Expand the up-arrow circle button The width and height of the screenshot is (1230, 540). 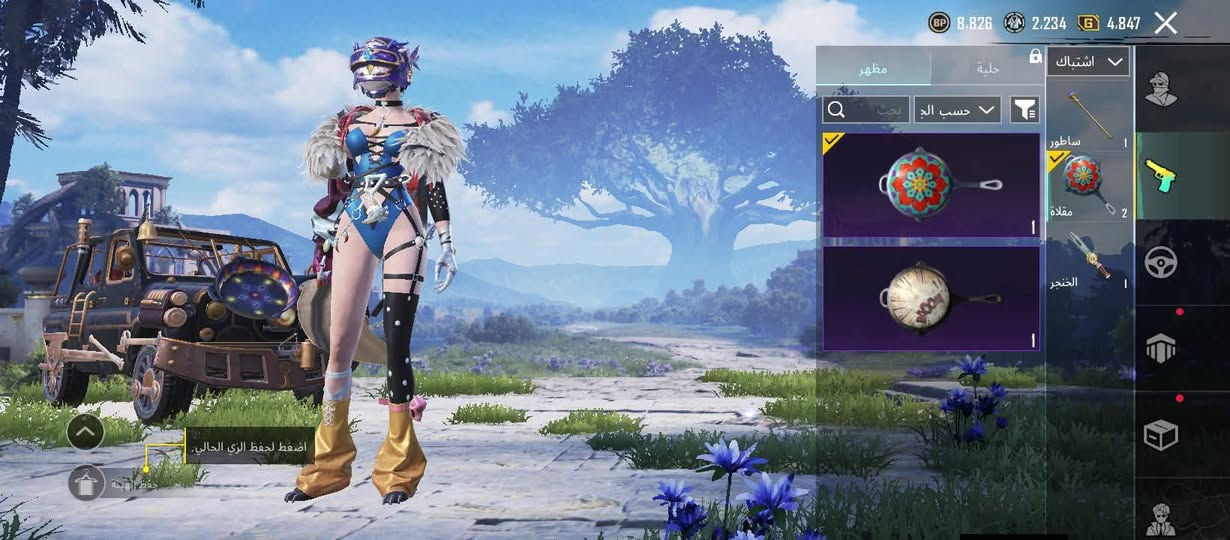[86, 432]
